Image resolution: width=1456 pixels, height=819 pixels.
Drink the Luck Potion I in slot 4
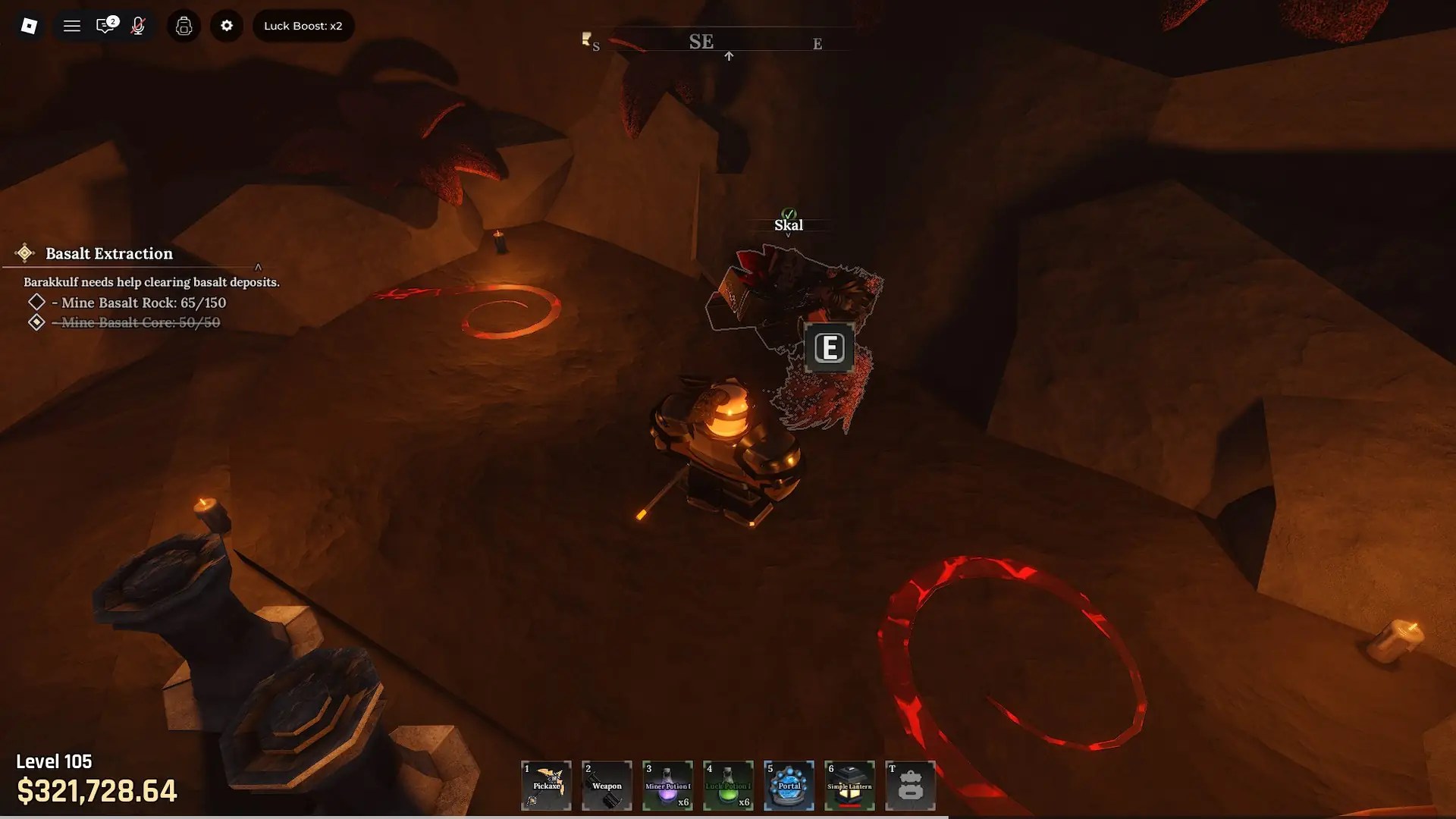[728, 786]
